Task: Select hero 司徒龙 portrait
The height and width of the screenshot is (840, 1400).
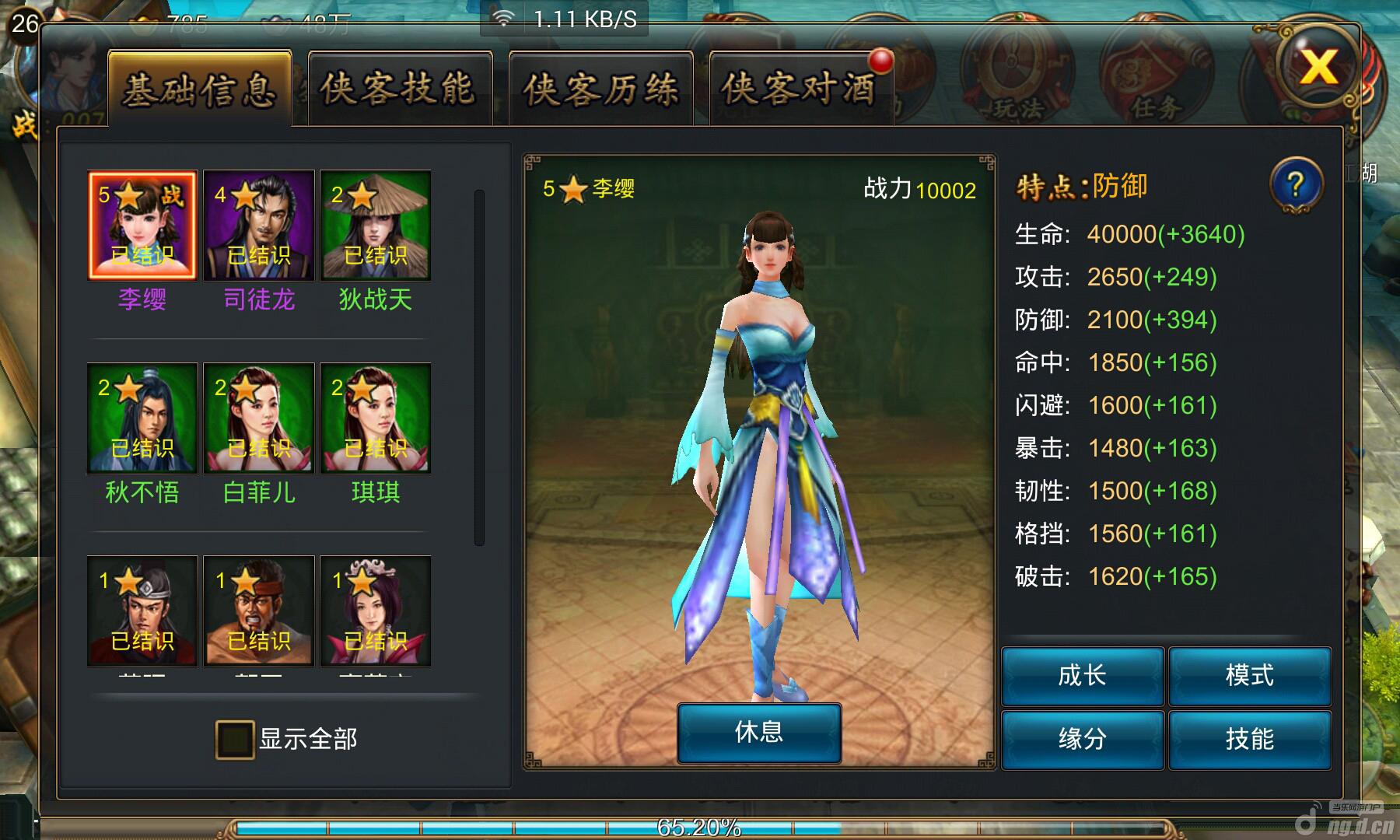Action: click(259, 226)
